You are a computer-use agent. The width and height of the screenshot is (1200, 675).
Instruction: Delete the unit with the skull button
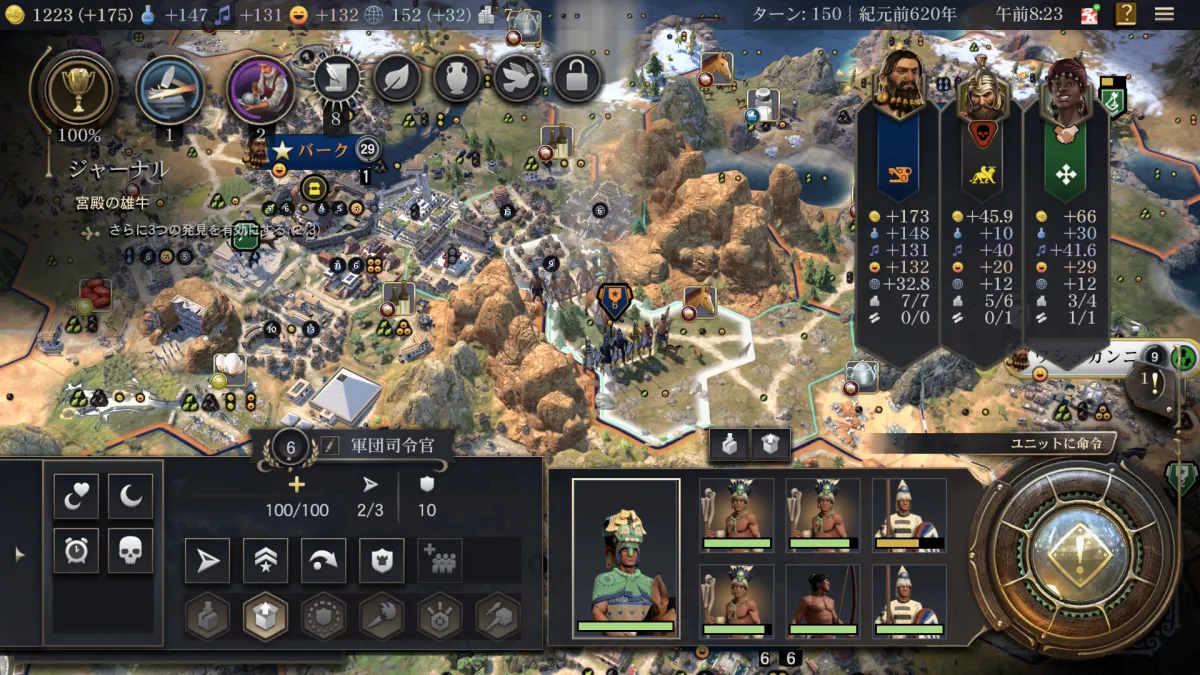130,551
